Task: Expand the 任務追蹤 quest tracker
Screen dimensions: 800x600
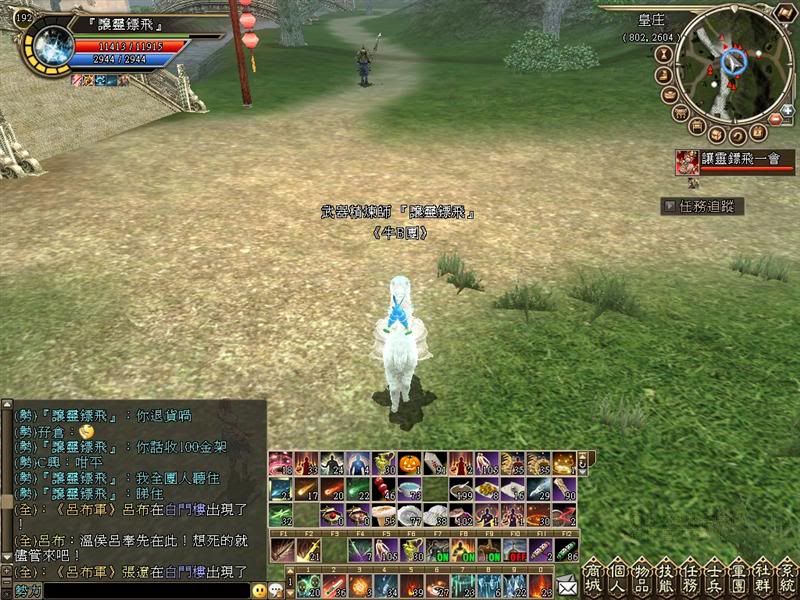Action: pyautogui.click(x=704, y=206)
